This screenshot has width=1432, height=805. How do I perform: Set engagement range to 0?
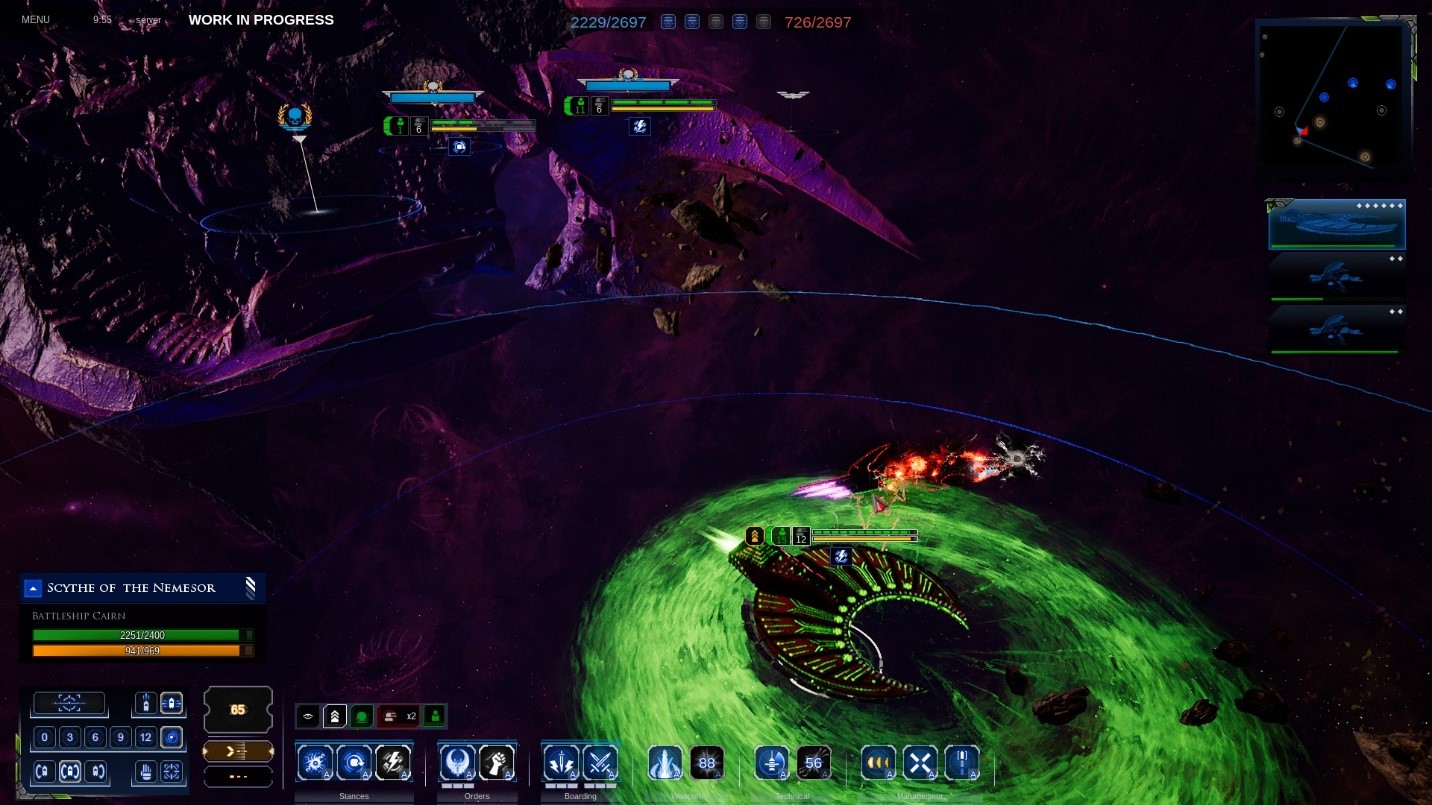pyautogui.click(x=45, y=738)
